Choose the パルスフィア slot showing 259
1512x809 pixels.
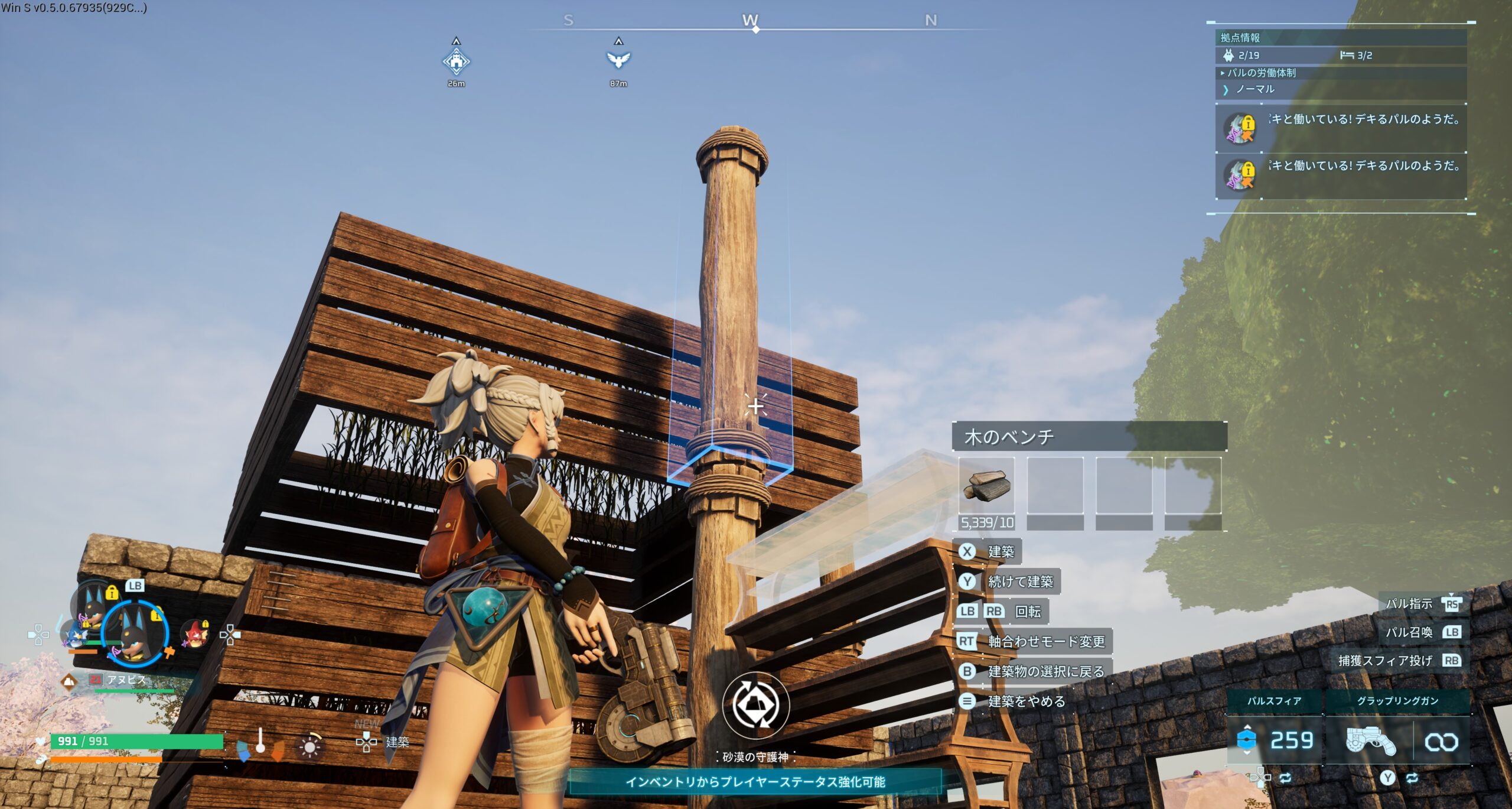point(1275,740)
